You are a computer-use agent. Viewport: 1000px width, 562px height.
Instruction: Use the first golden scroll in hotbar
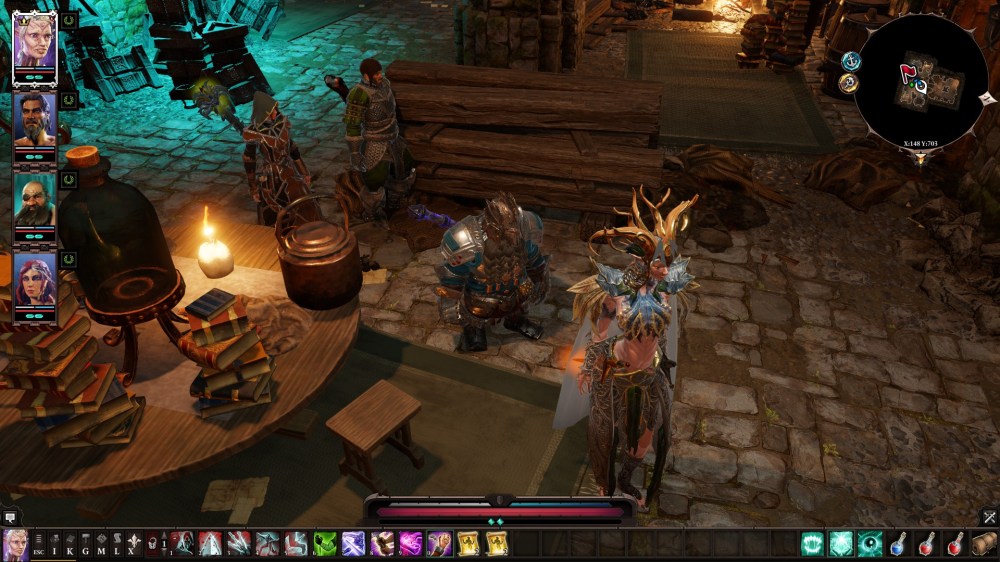pos(468,544)
